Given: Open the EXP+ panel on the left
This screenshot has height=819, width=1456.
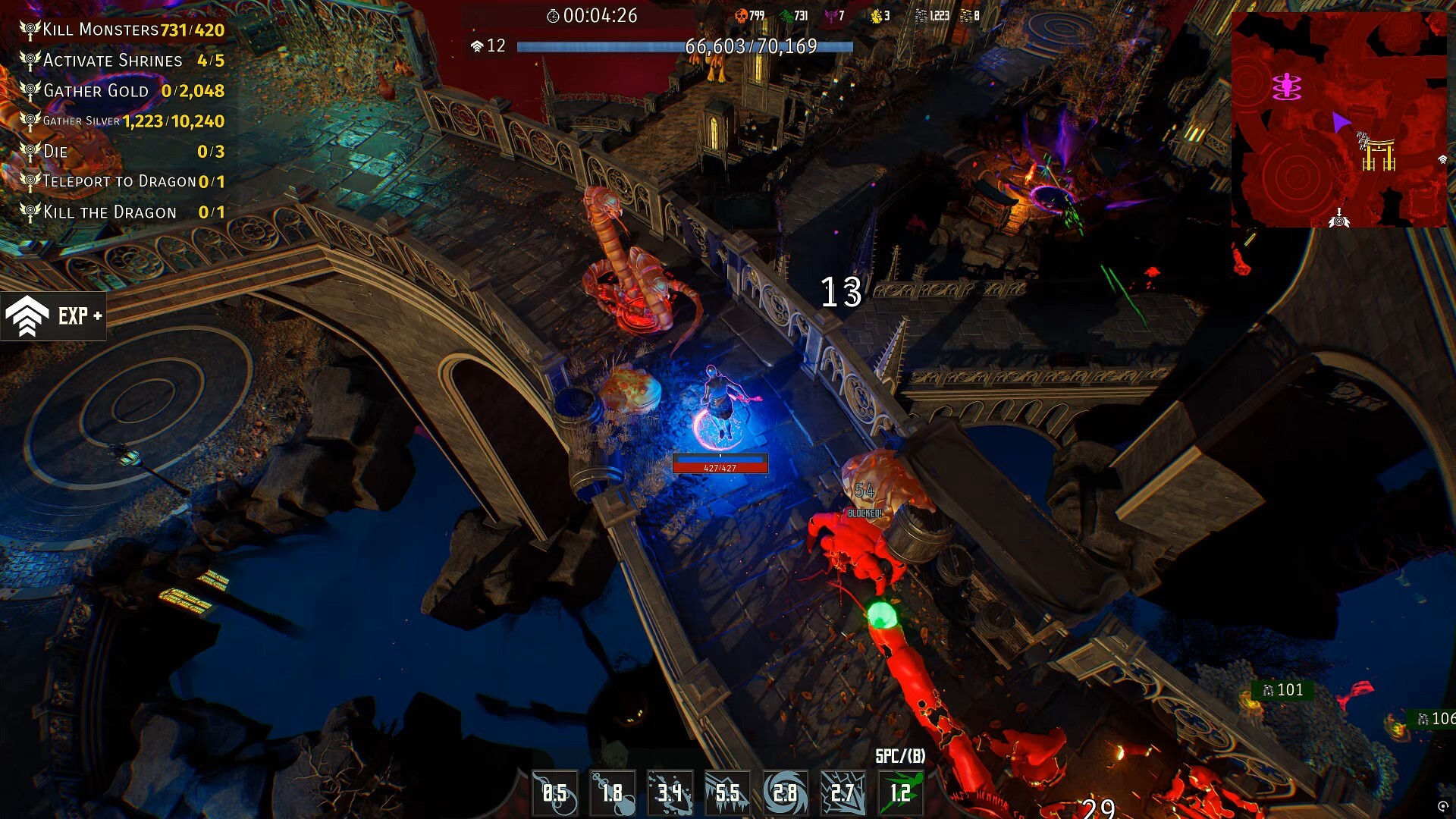Looking at the screenshot, I should tap(53, 316).
